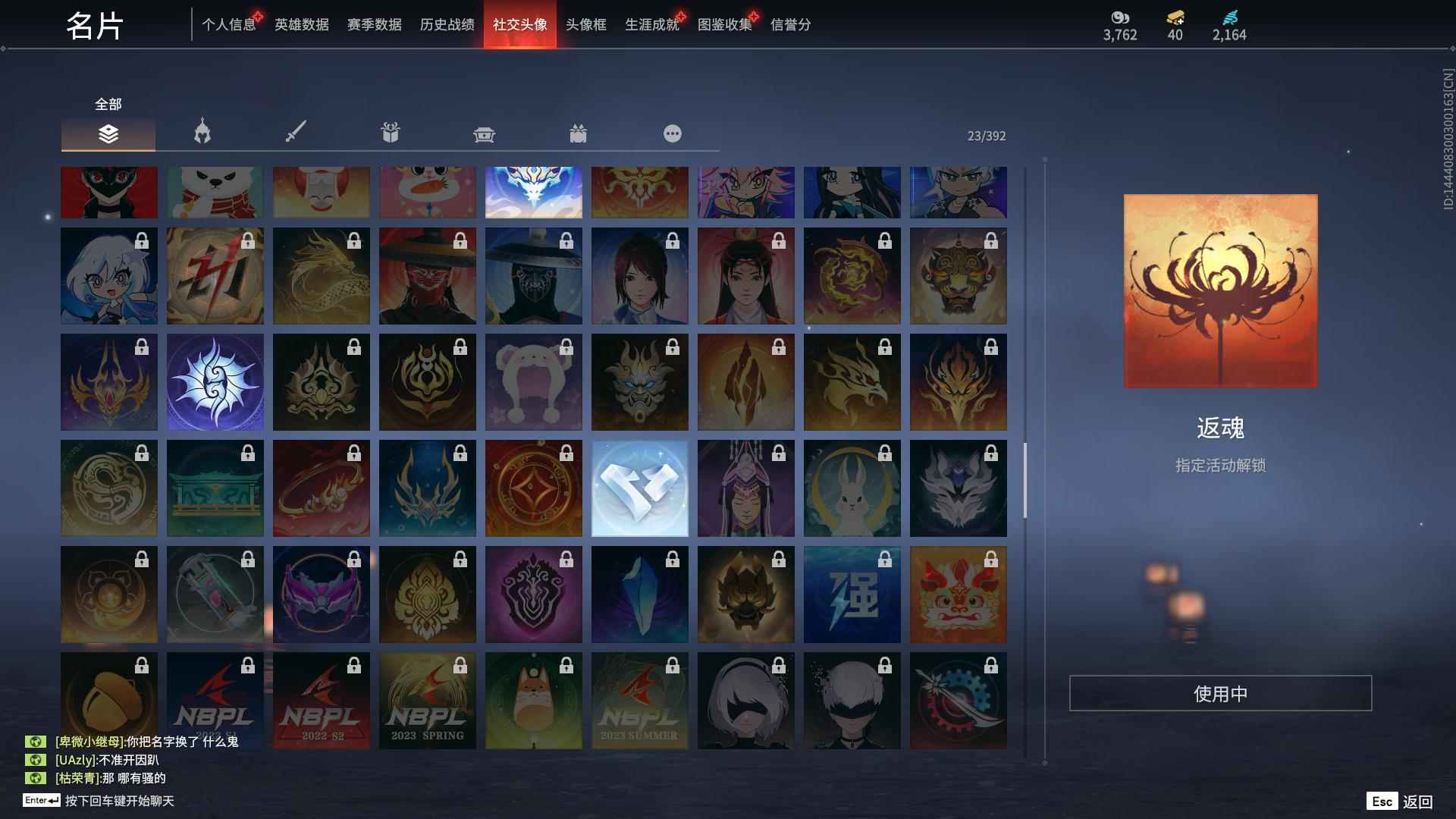This screenshot has width=1456, height=819.
Task: Select the sword avatar category filter
Action: pos(296,133)
